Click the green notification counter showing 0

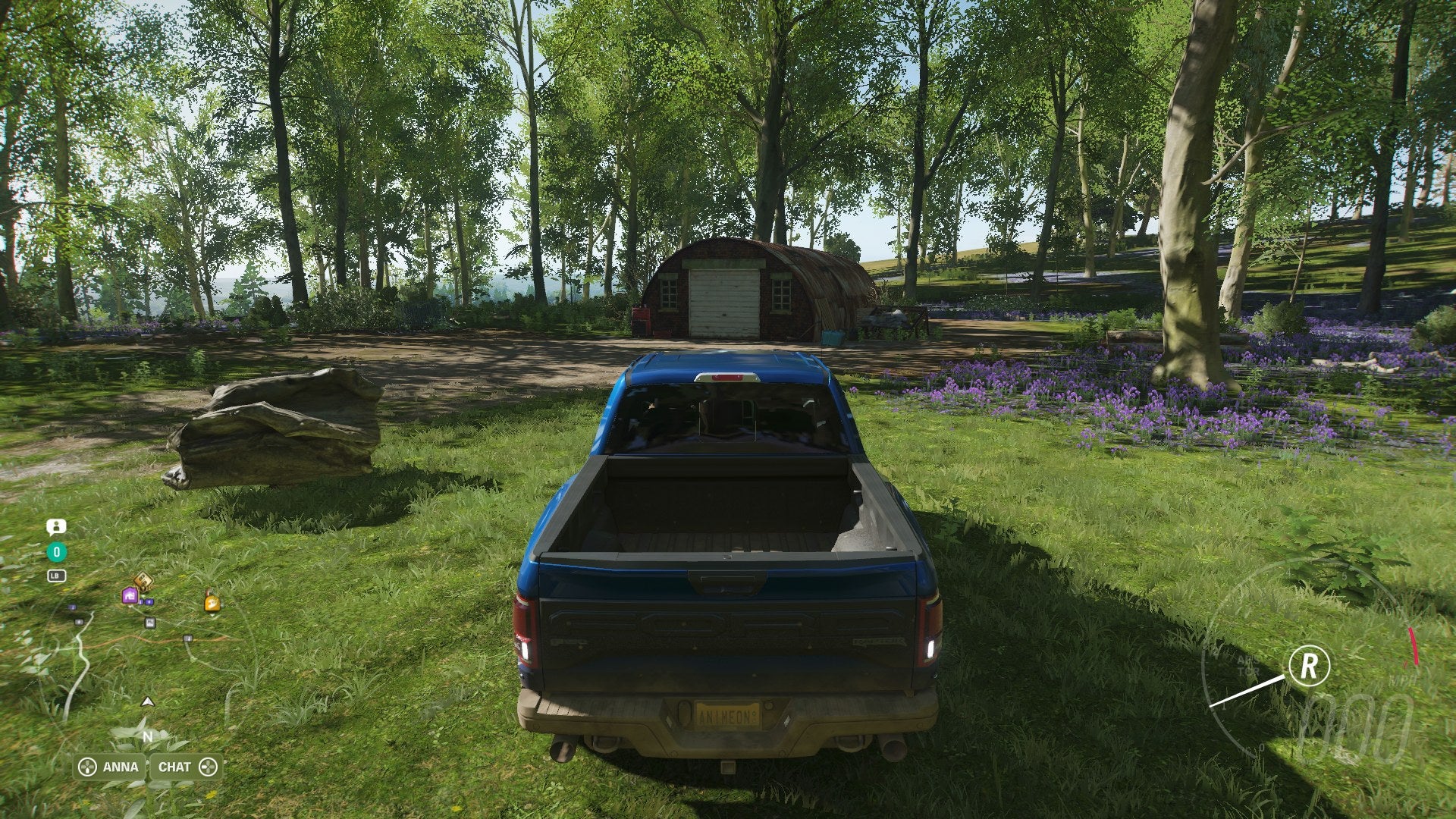(57, 551)
